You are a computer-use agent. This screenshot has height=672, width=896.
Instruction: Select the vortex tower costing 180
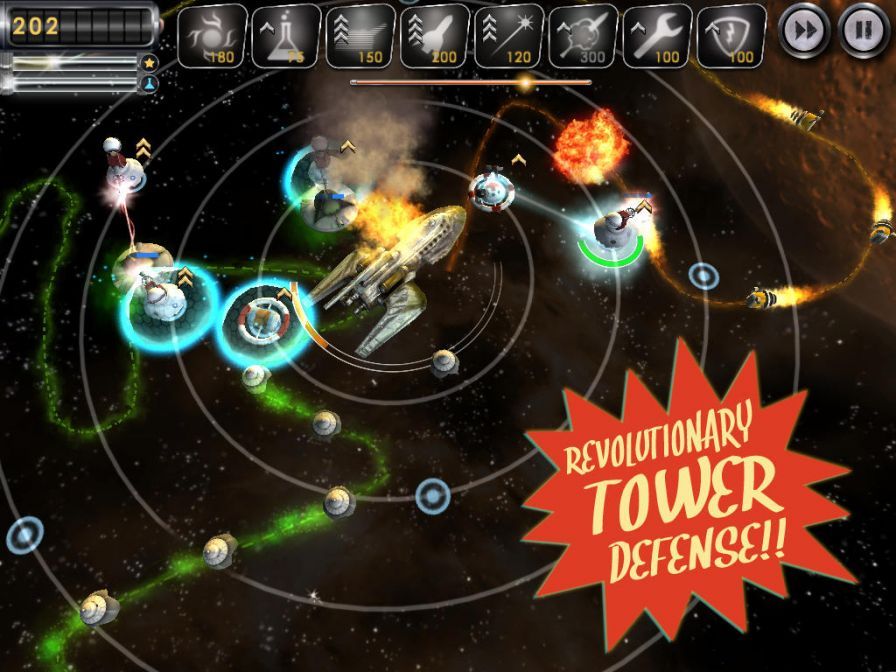tap(213, 36)
